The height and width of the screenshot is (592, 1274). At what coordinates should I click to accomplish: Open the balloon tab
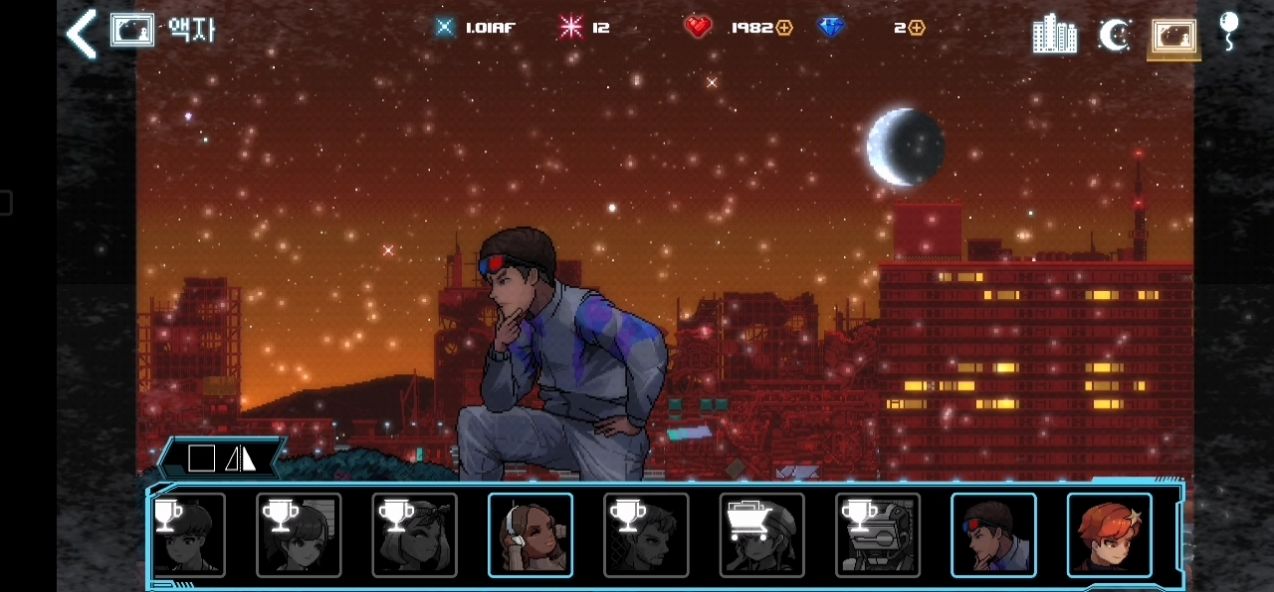click(1229, 30)
